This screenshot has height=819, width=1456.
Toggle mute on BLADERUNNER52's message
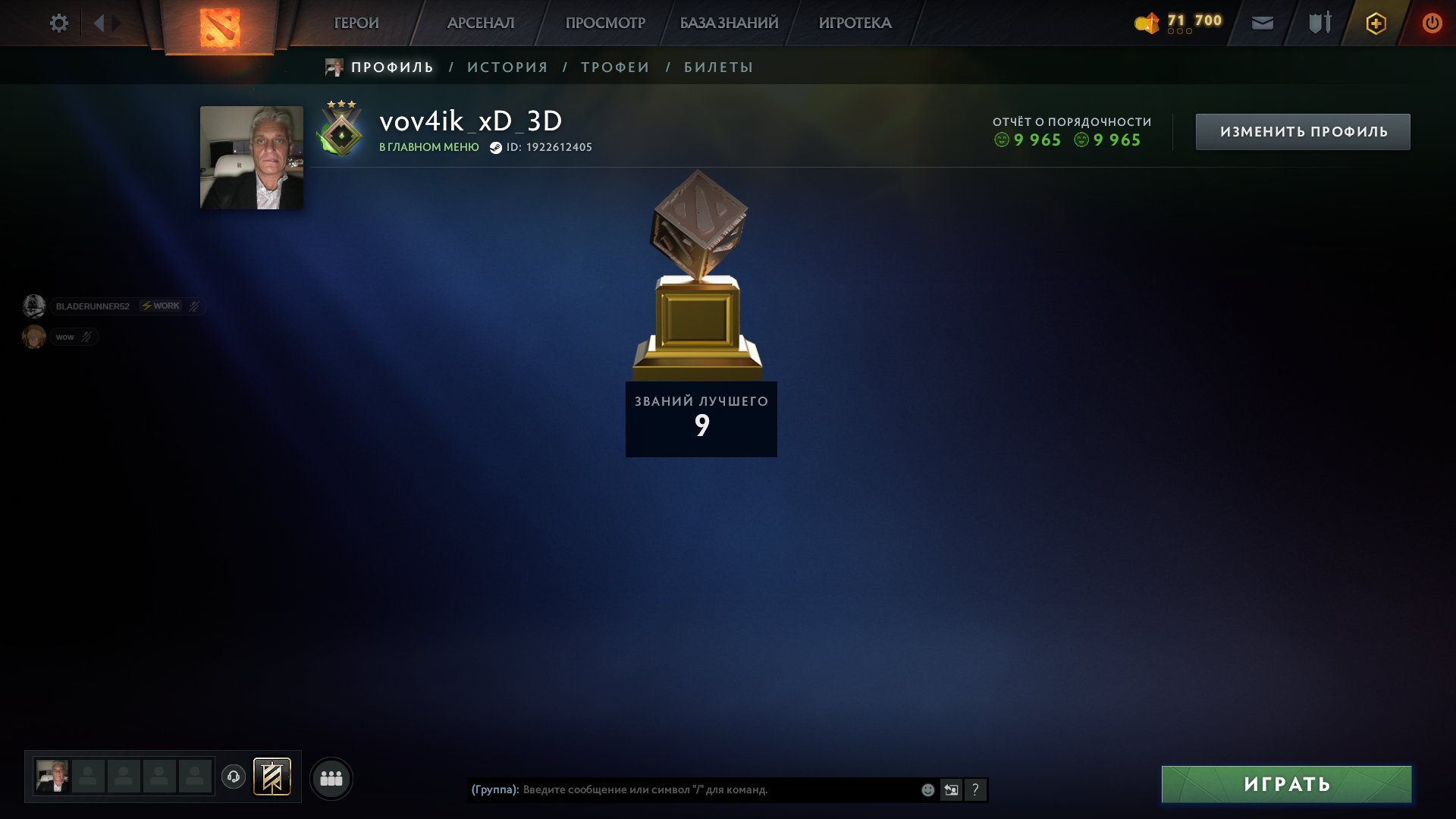(x=195, y=306)
